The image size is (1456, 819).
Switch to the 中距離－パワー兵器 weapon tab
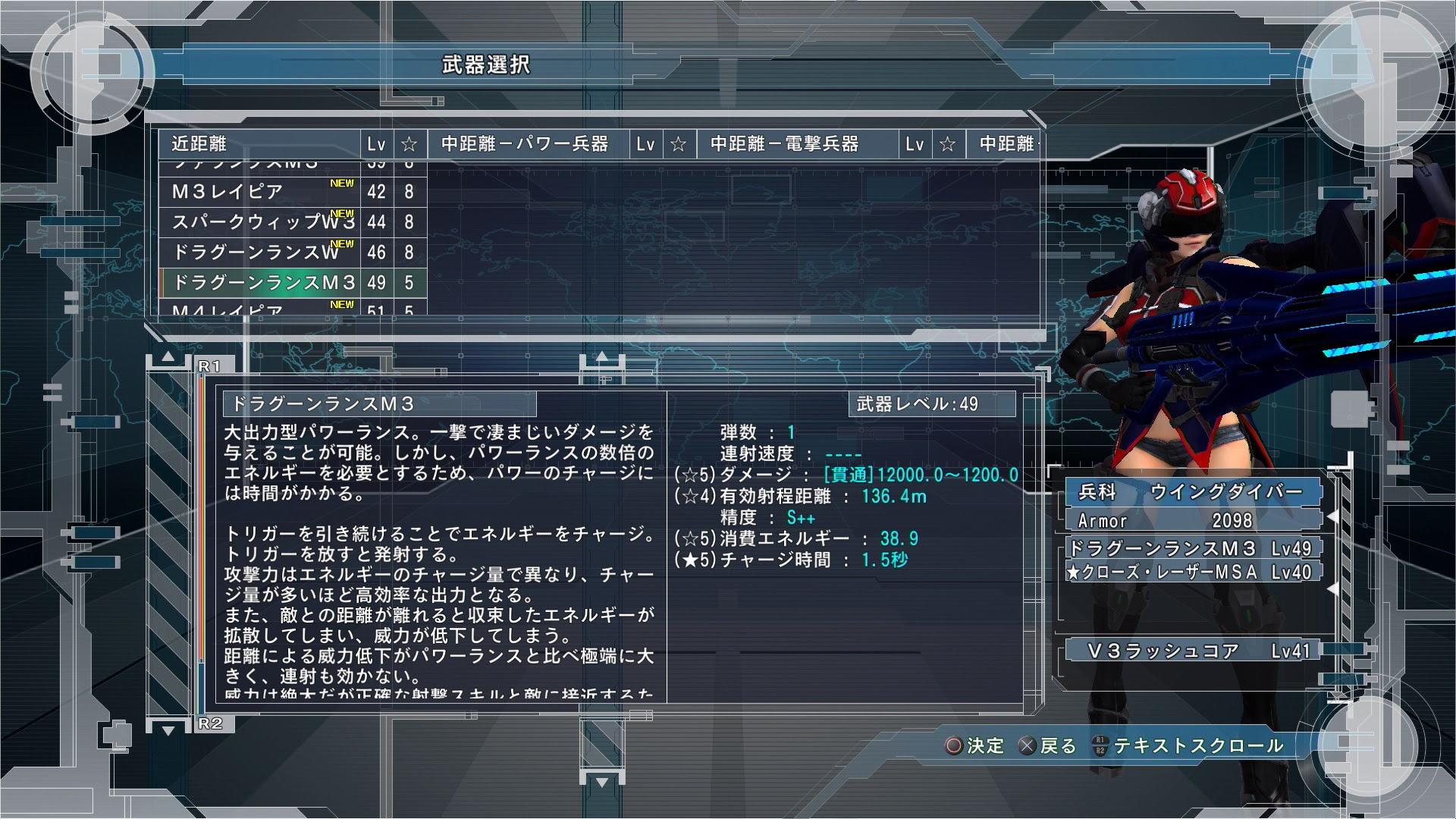click(x=525, y=143)
